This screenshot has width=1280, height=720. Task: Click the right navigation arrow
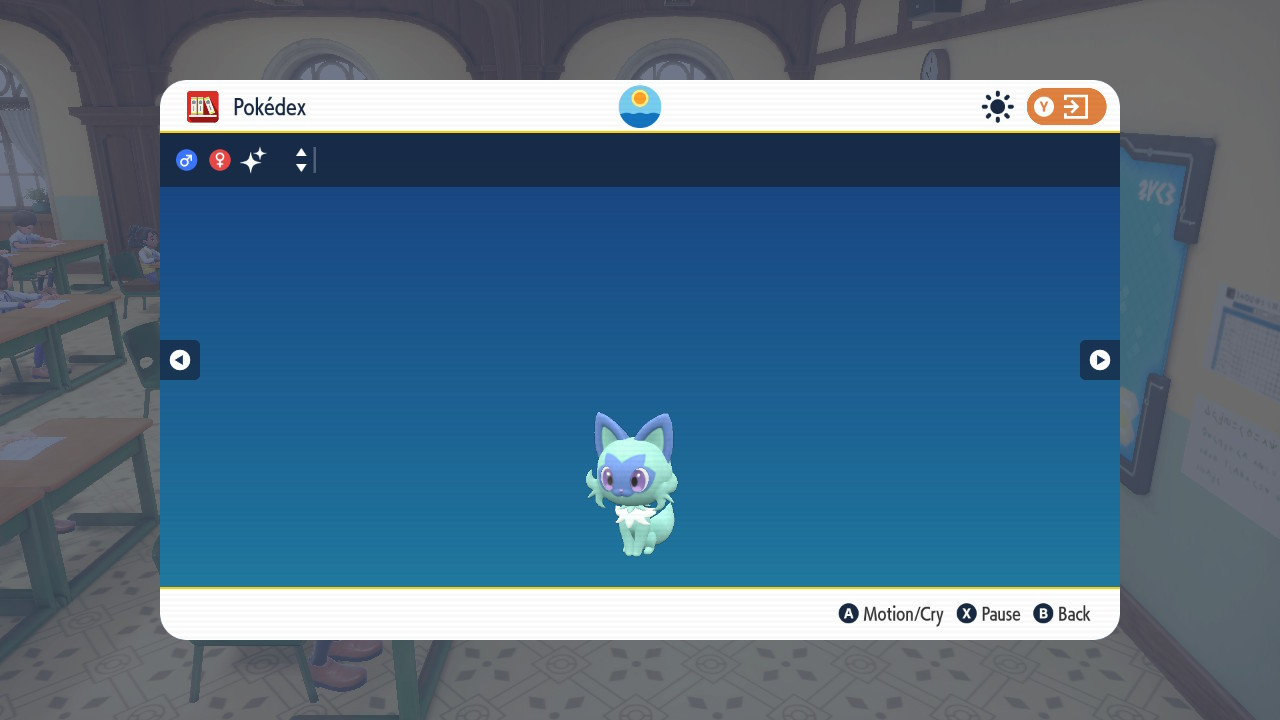[x=1100, y=360]
